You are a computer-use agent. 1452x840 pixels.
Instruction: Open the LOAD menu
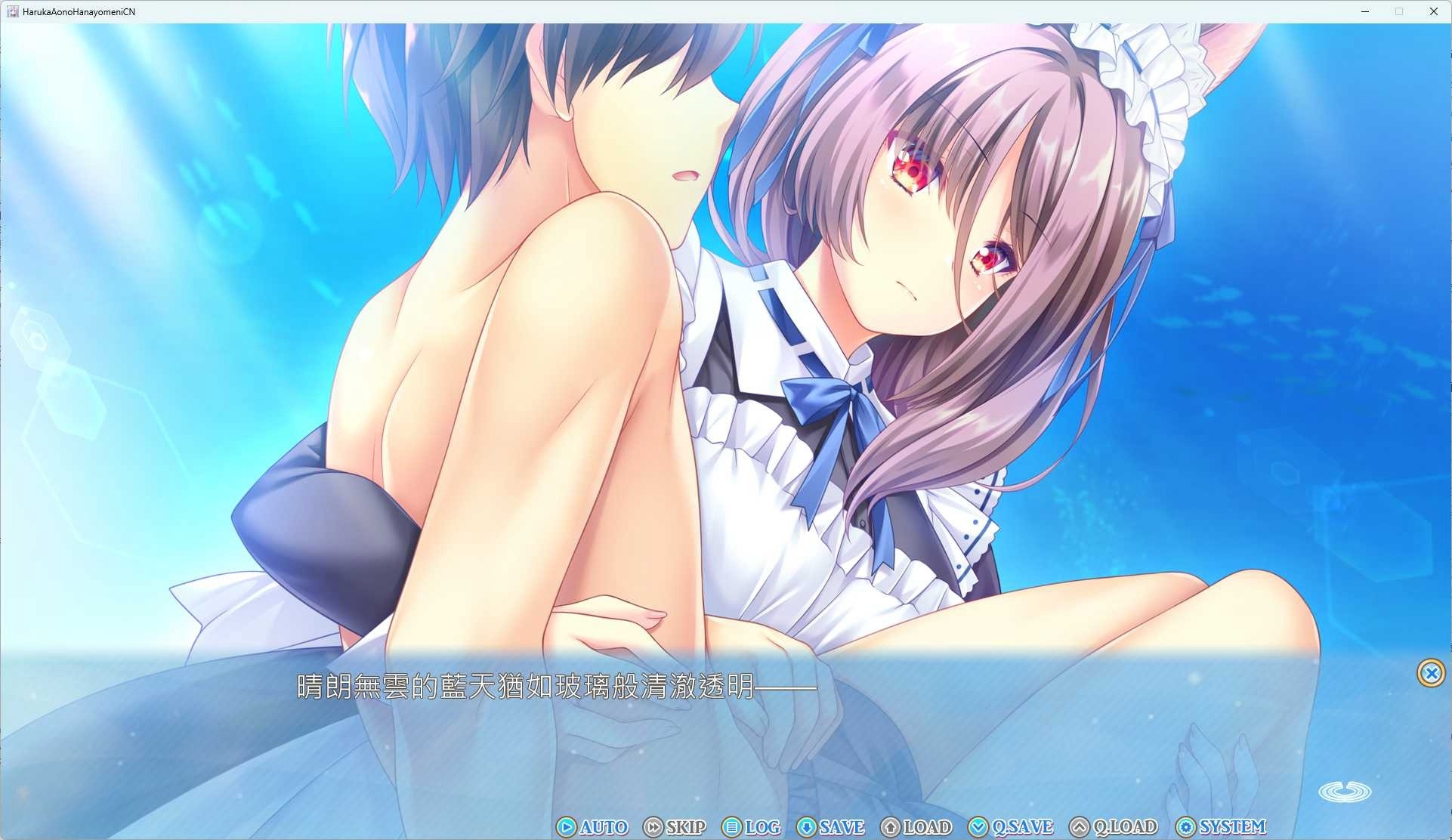click(x=916, y=827)
